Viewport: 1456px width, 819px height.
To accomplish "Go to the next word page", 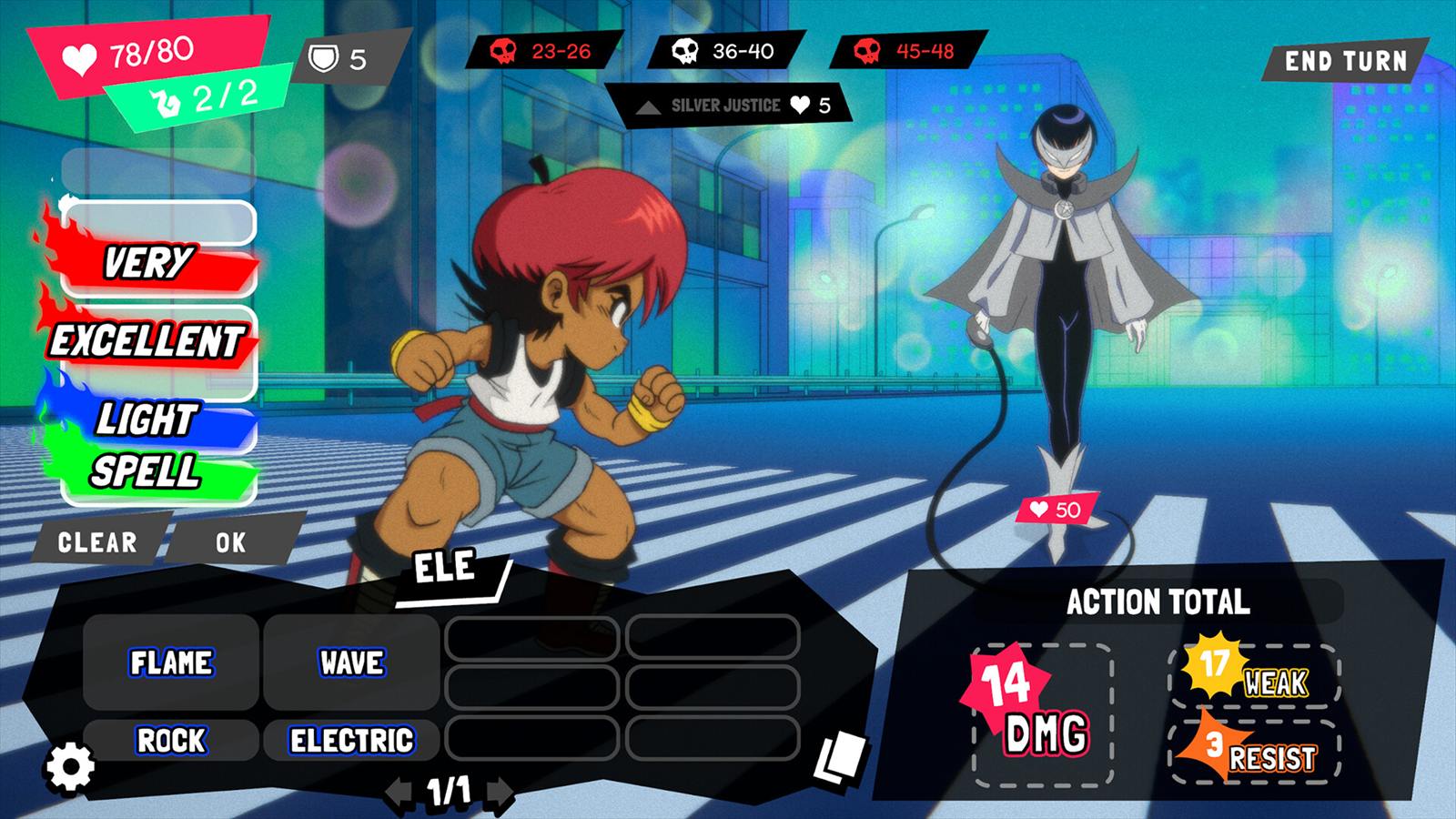I will pyautogui.click(x=499, y=791).
